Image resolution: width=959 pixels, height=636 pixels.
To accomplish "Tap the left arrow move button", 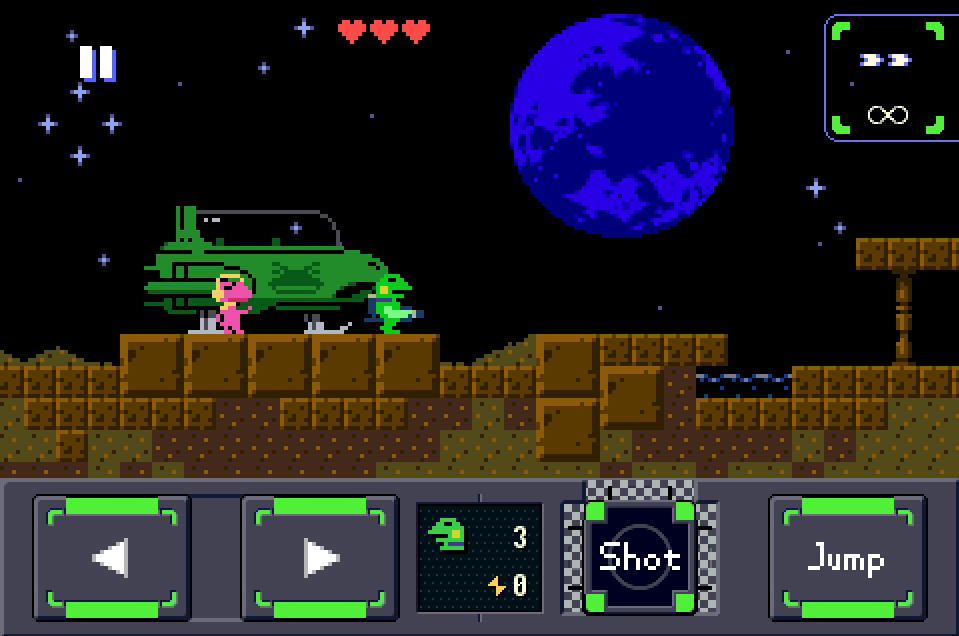I will pyautogui.click(x=112, y=558).
